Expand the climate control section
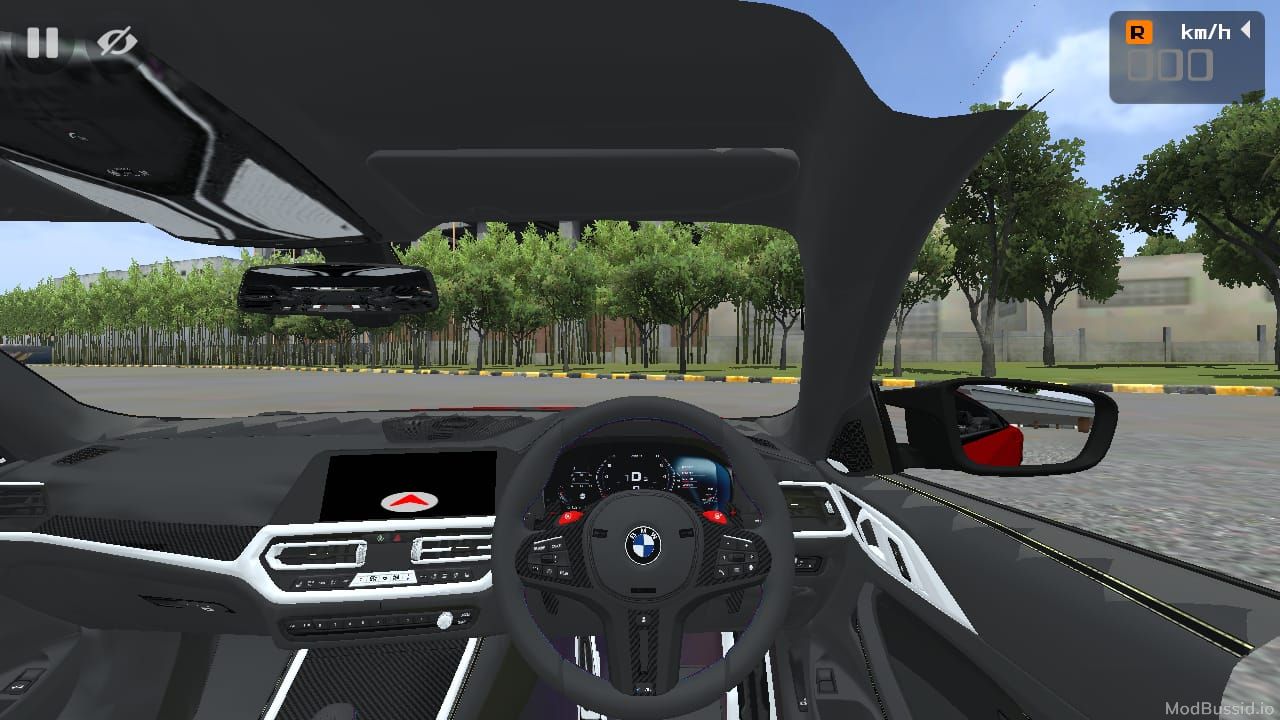 (383, 578)
